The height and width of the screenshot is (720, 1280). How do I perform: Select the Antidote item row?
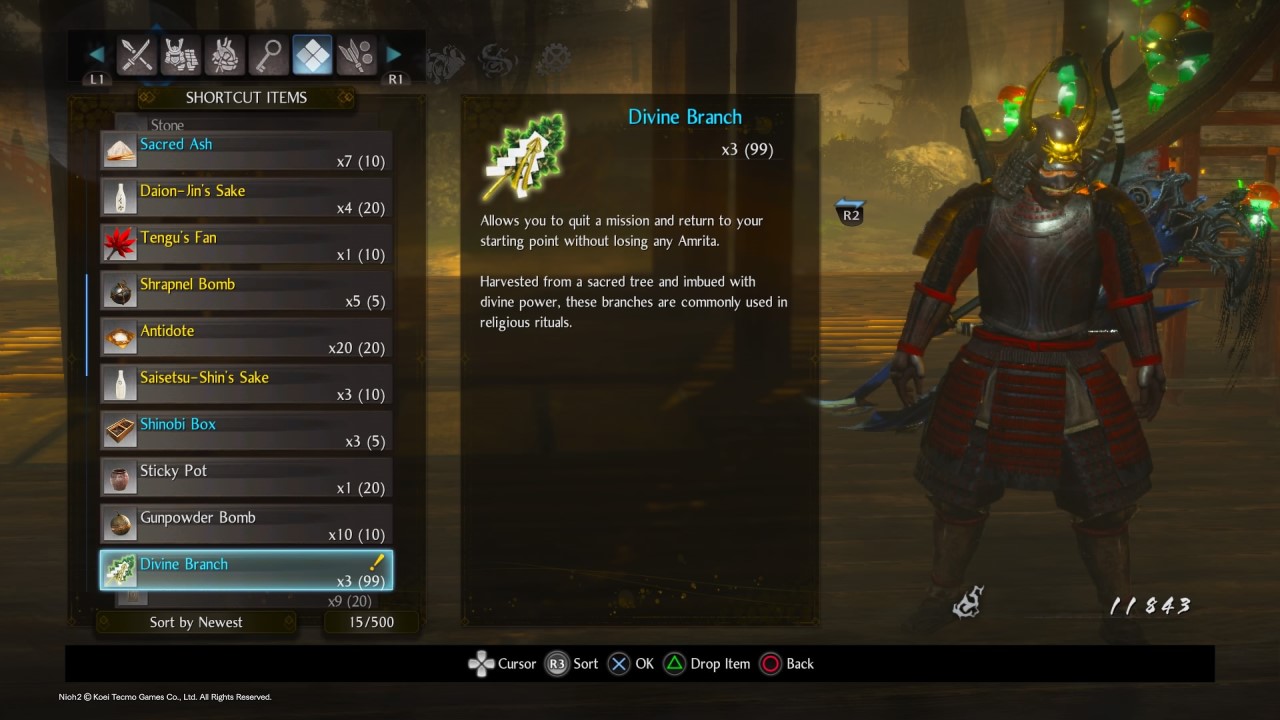(246, 338)
